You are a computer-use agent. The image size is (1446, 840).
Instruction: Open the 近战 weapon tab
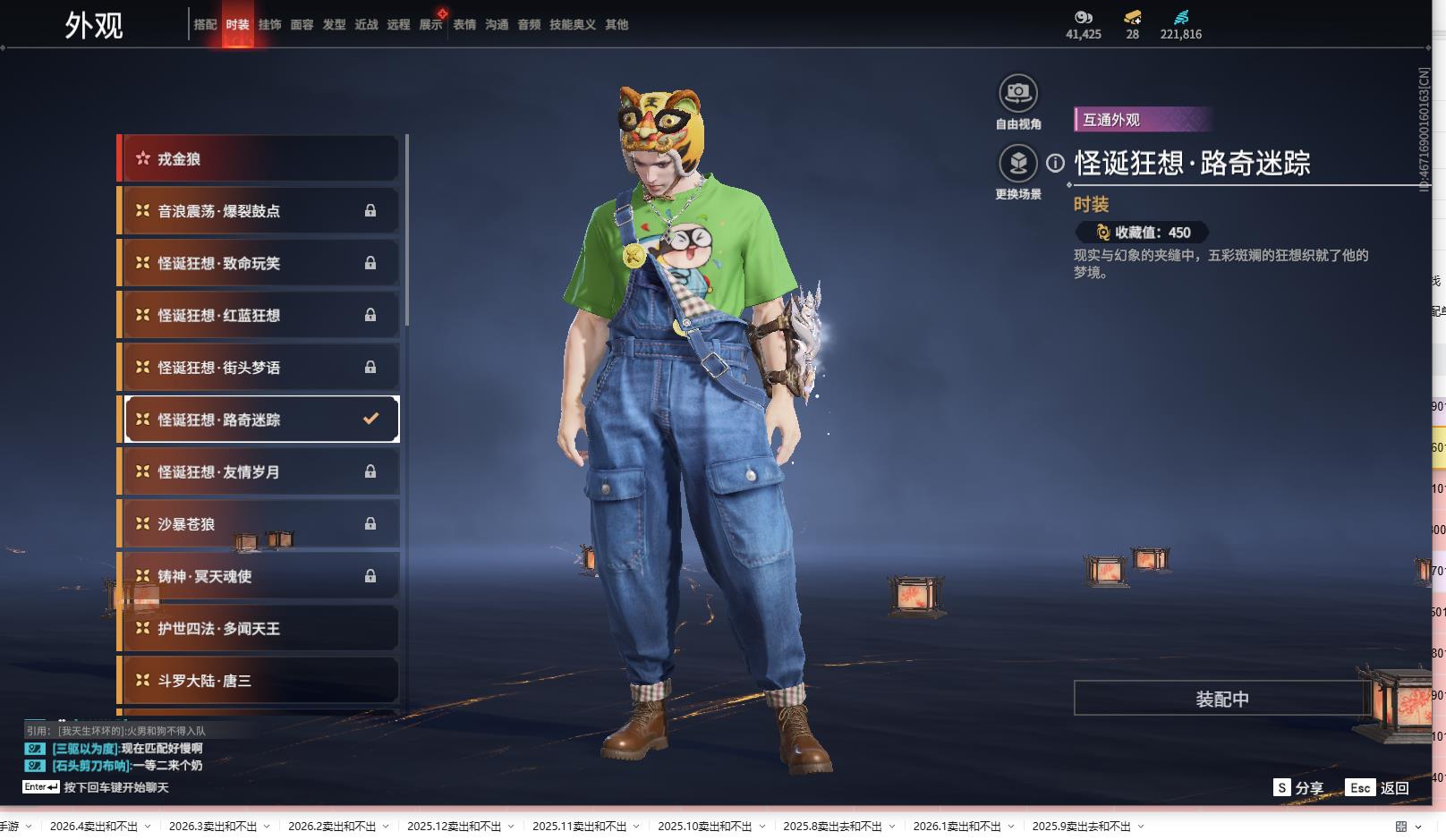(366, 25)
